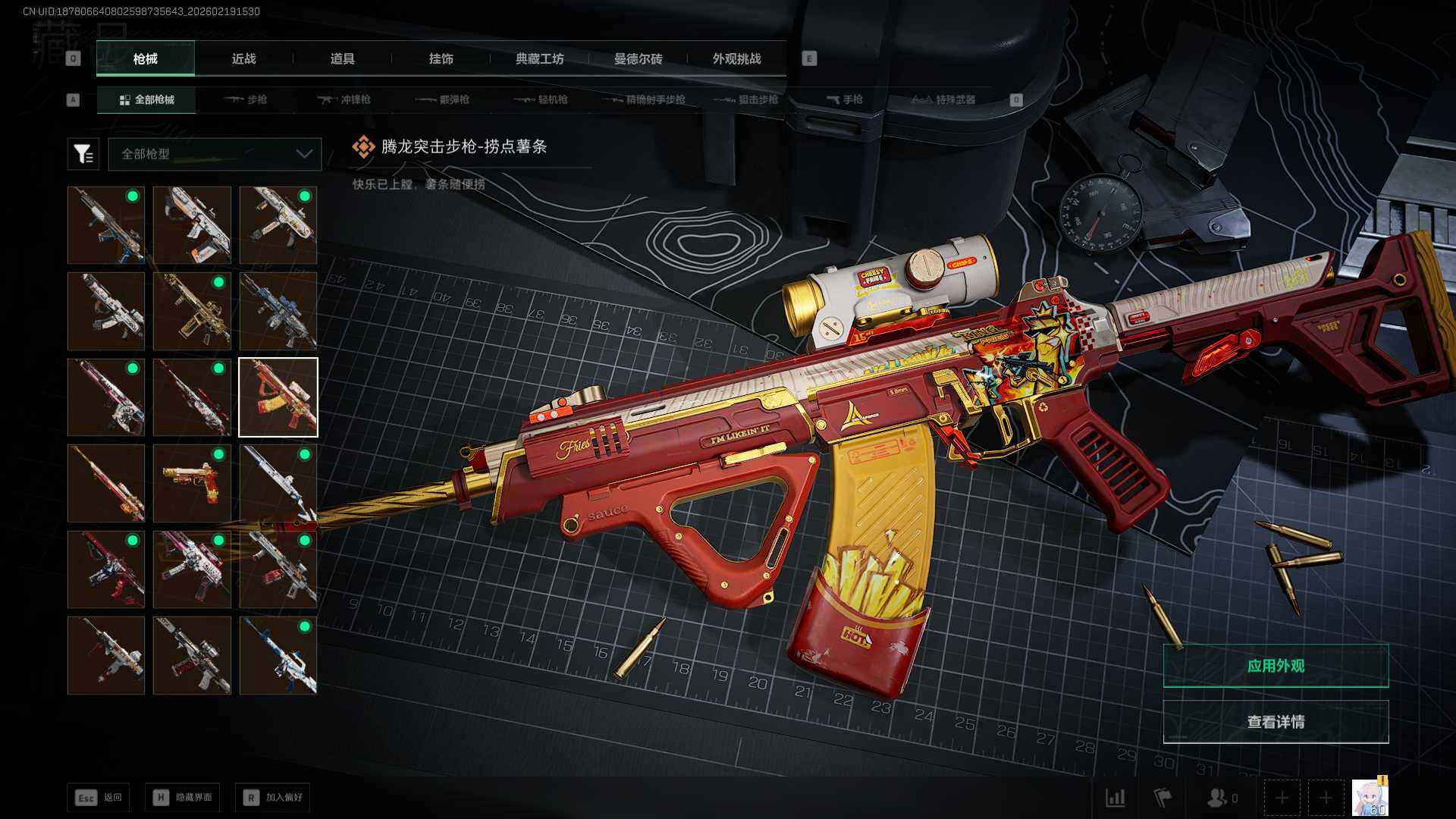1456x819 pixels.
Task: Open the player avatar profile
Action: [x=1370, y=798]
